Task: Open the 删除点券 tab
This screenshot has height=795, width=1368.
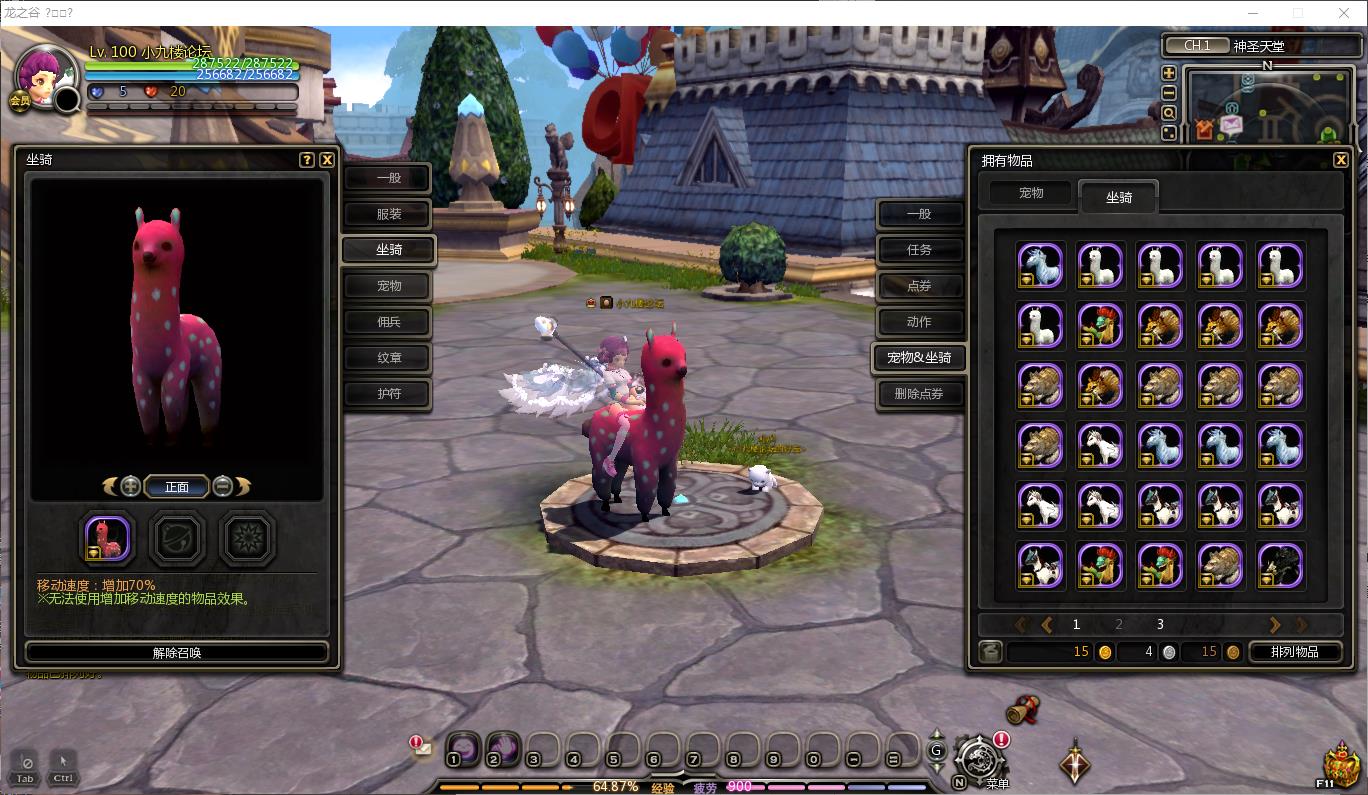Action: (919, 394)
